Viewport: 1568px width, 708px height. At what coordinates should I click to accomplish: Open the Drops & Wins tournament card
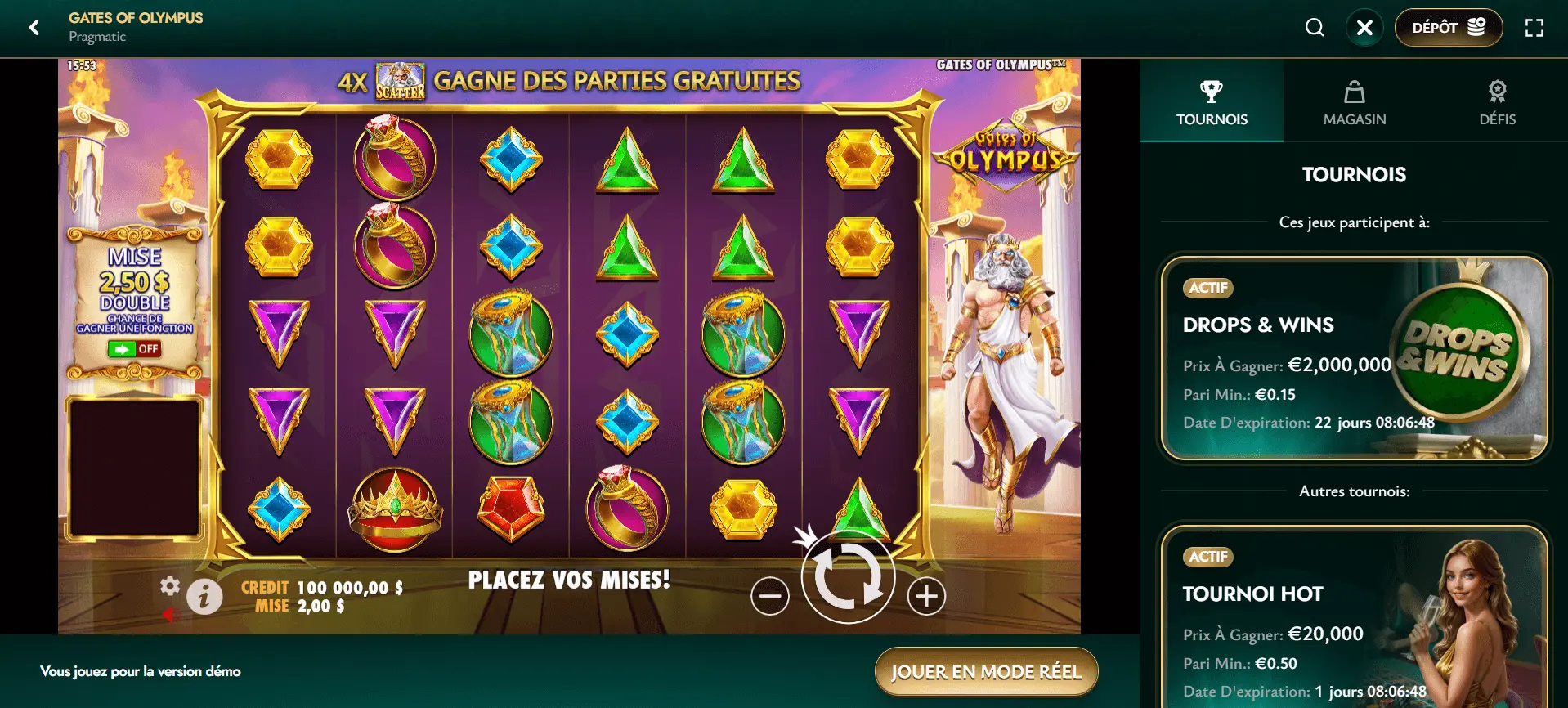coord(1354,358)
